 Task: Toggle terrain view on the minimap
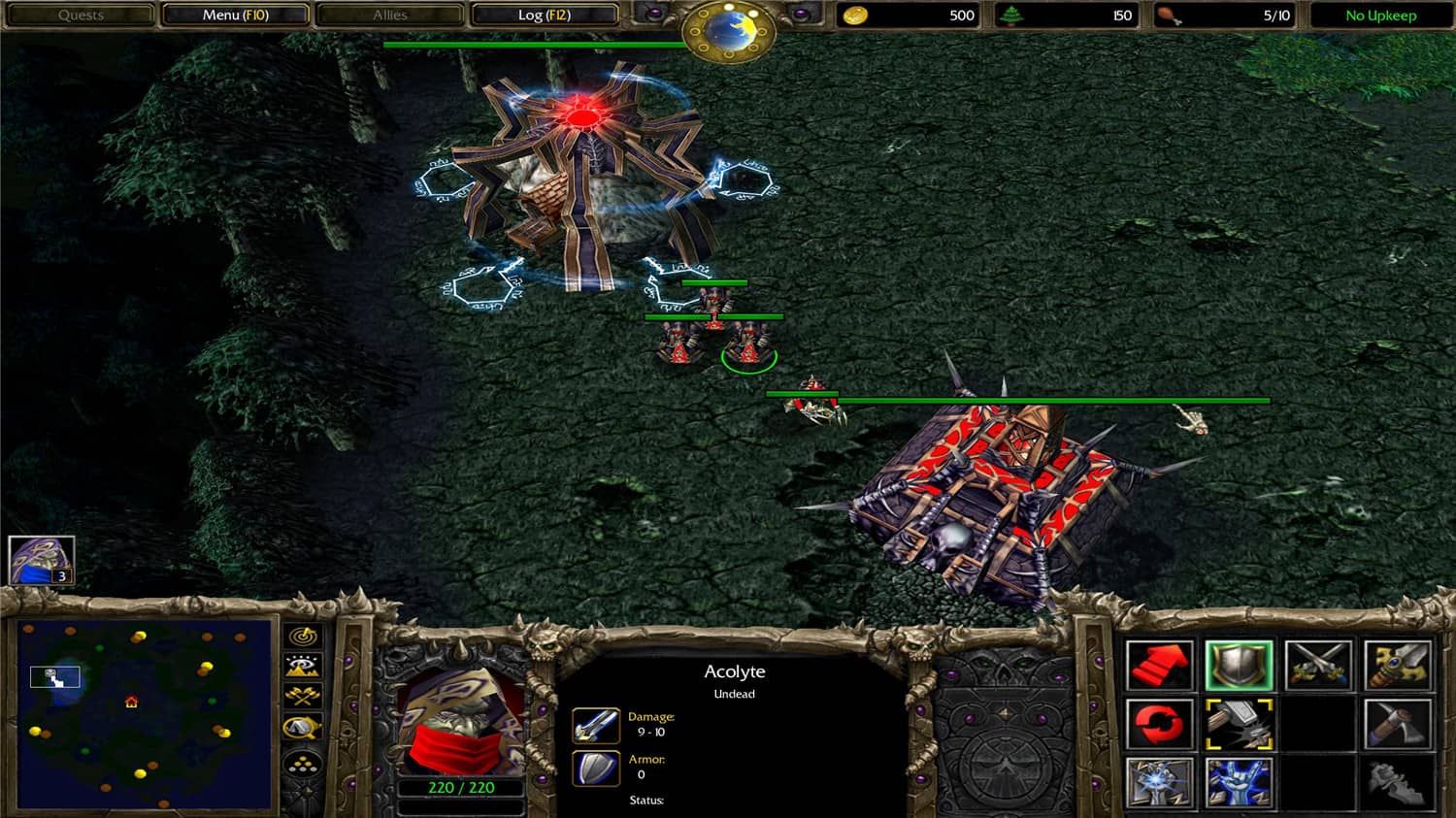tap(302, 666)
